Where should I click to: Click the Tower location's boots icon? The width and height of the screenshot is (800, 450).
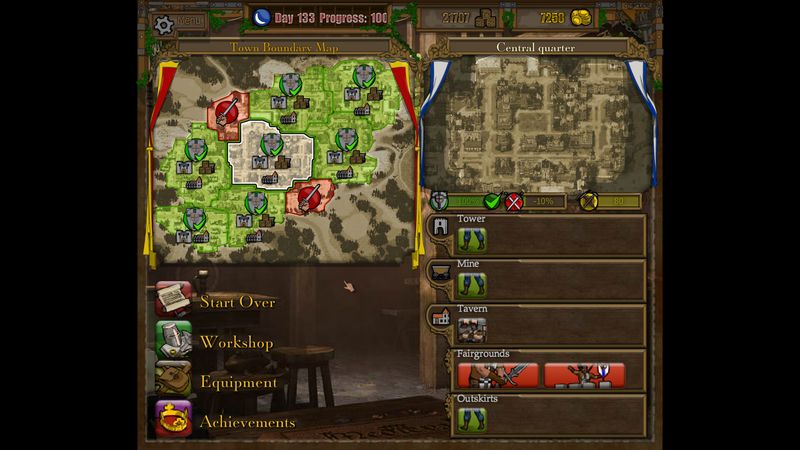(x=472, y=239)
